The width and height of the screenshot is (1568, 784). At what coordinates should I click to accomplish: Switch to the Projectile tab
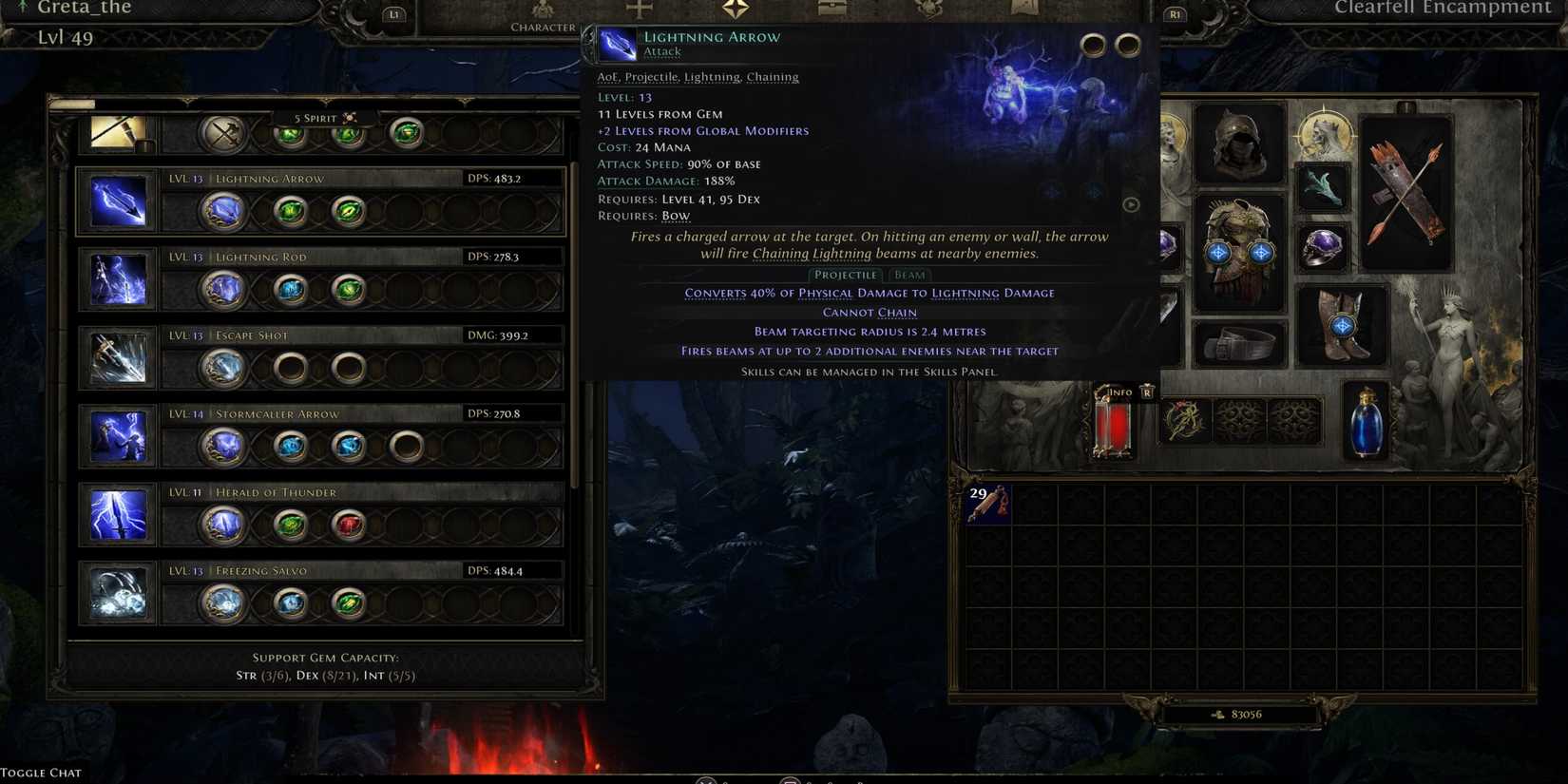[x=845, y=275]
